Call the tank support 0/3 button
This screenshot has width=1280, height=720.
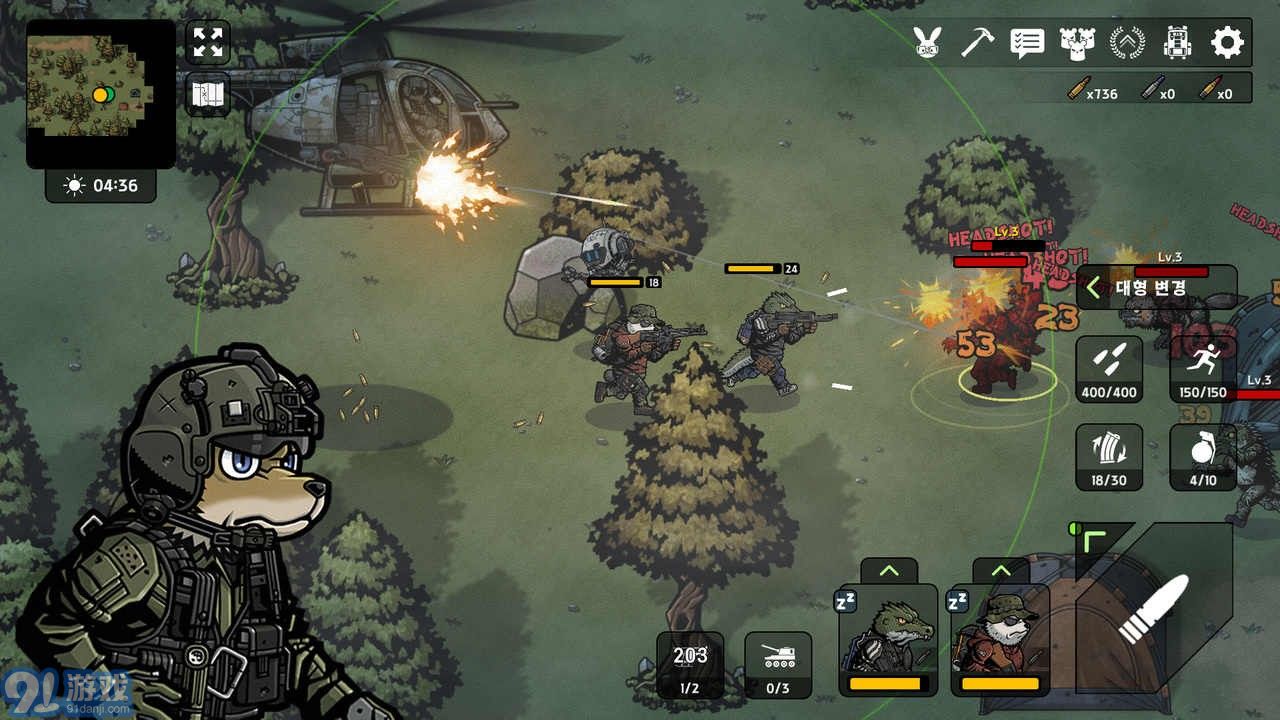point(778,665)
